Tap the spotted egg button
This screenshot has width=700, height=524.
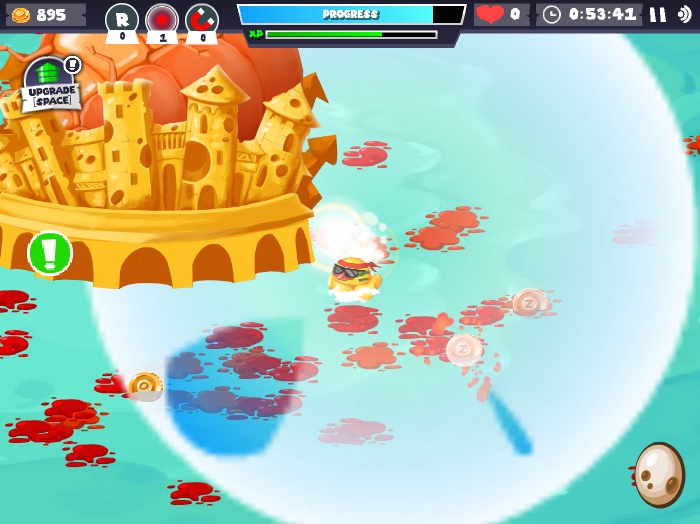659,474
